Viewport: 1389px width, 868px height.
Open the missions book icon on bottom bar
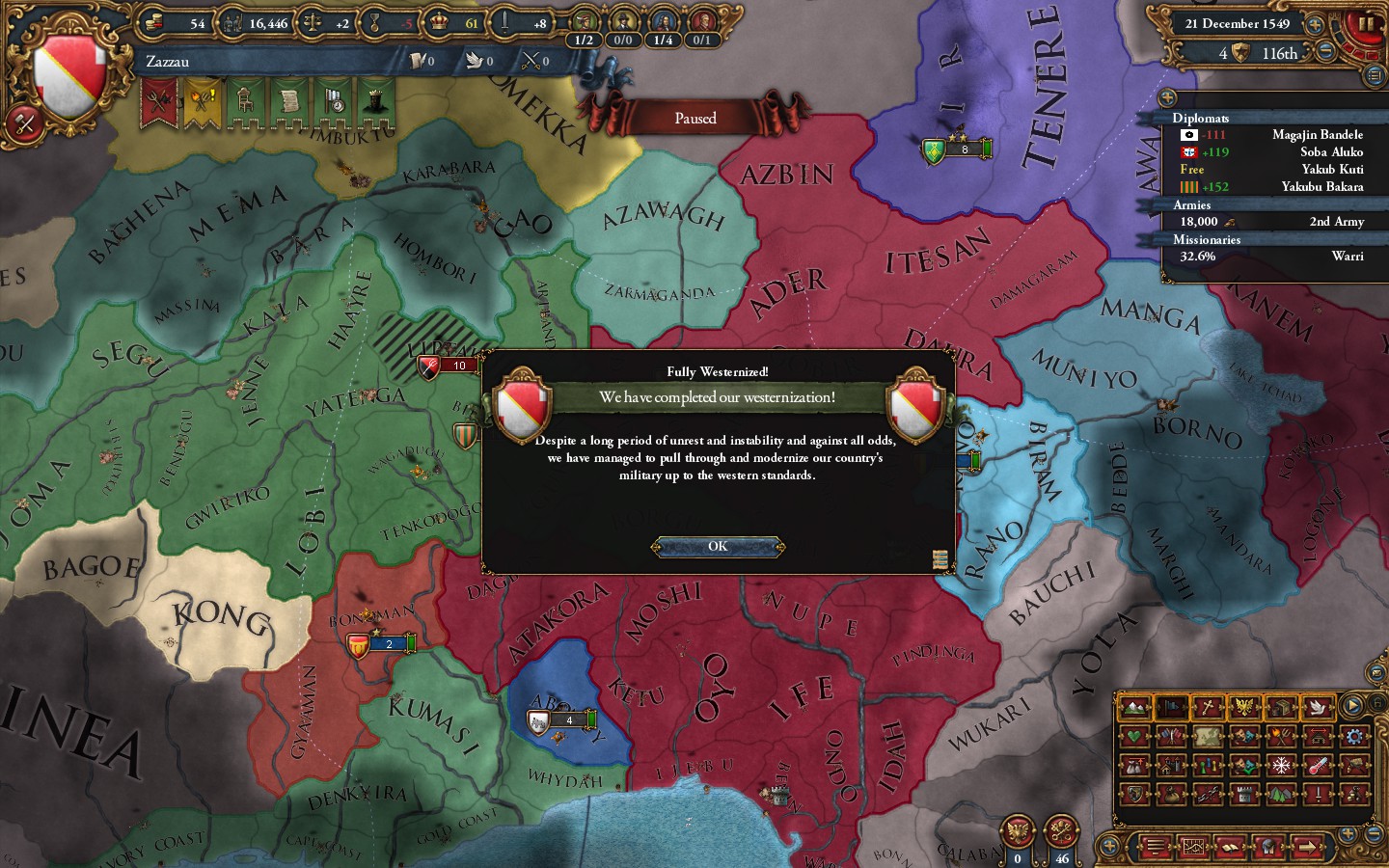(x=1230, y=847)
